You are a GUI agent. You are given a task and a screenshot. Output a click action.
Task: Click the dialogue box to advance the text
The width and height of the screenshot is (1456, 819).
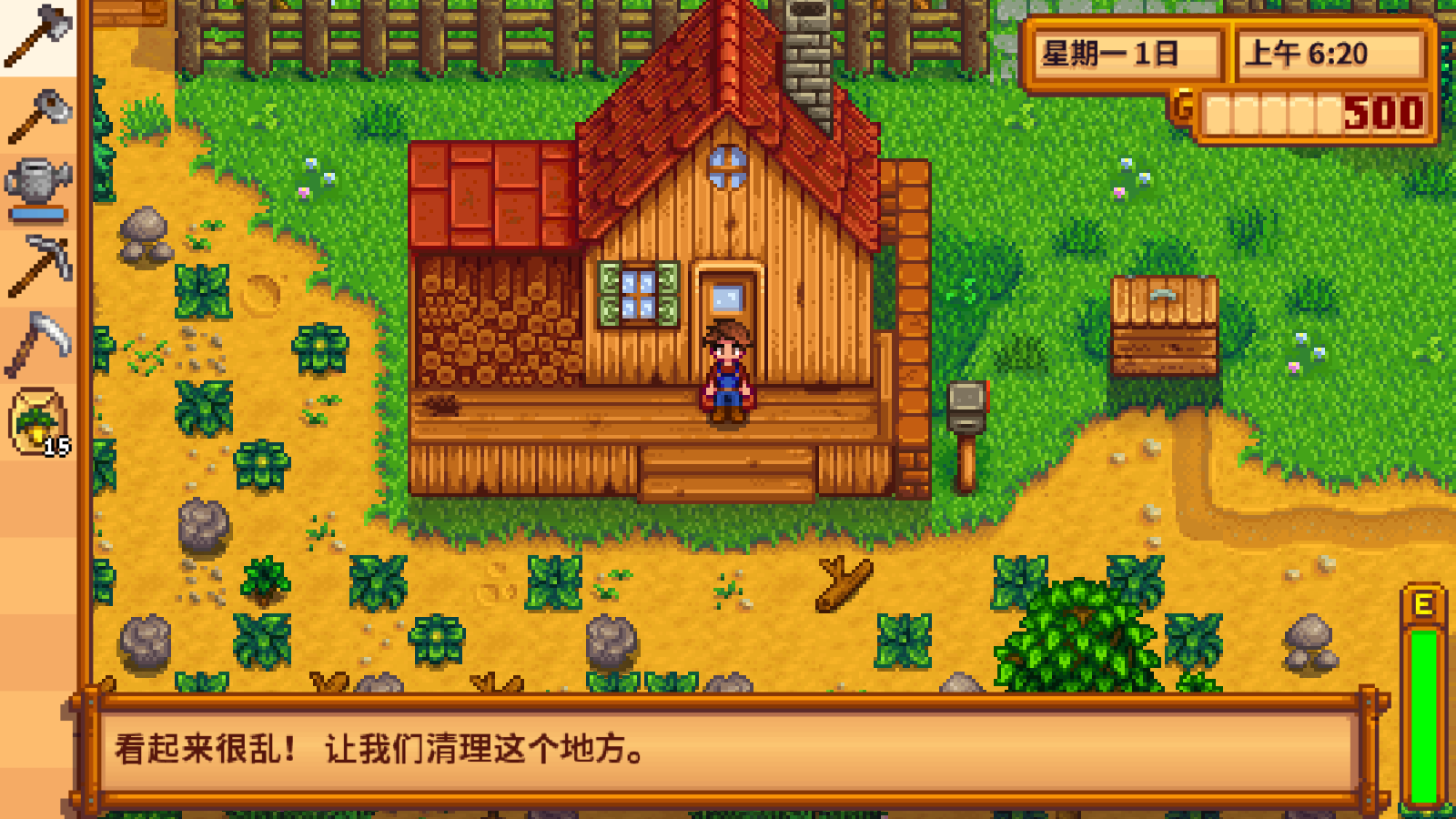tap(728, 751)
